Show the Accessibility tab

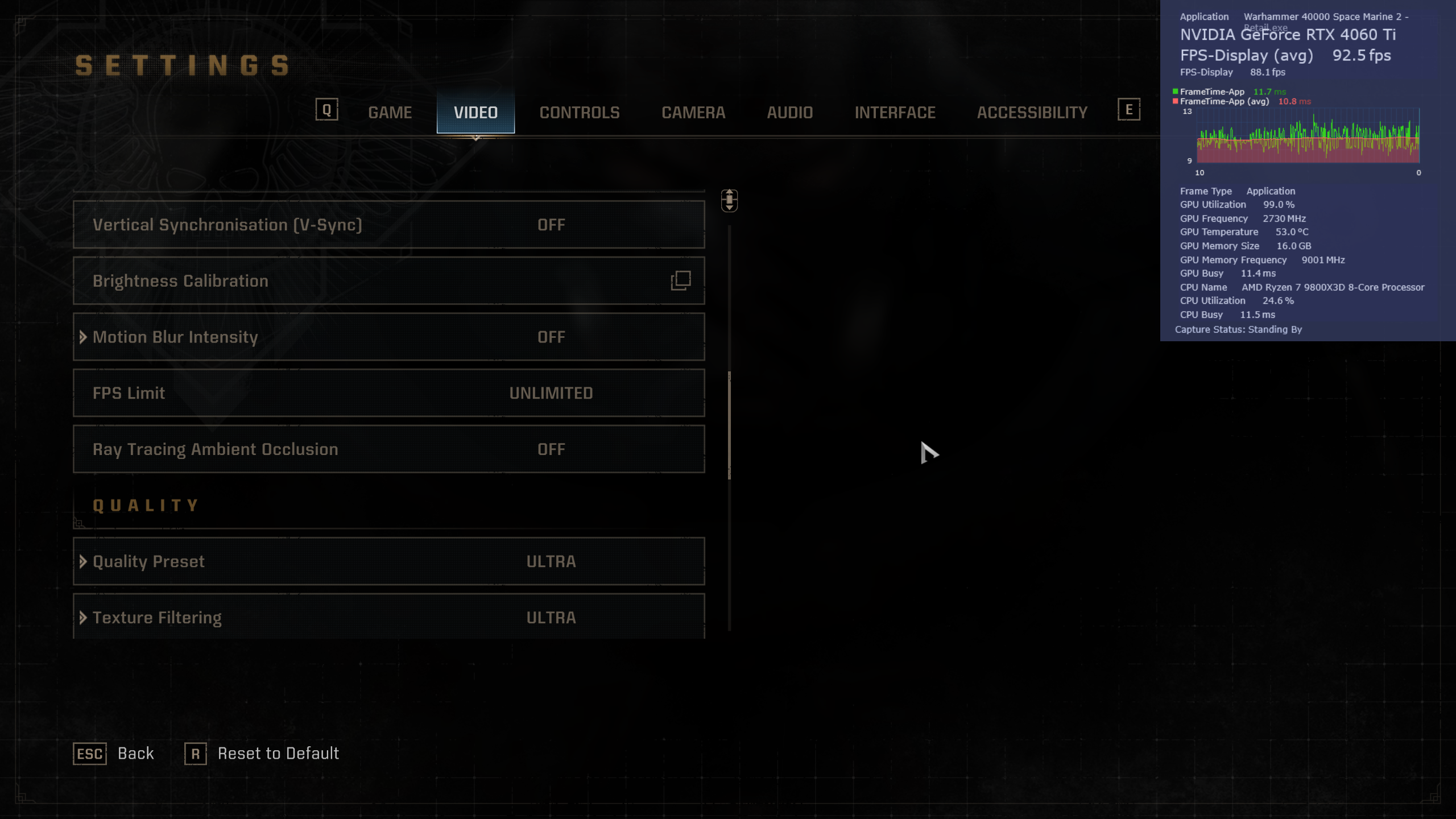(1032, 113)
